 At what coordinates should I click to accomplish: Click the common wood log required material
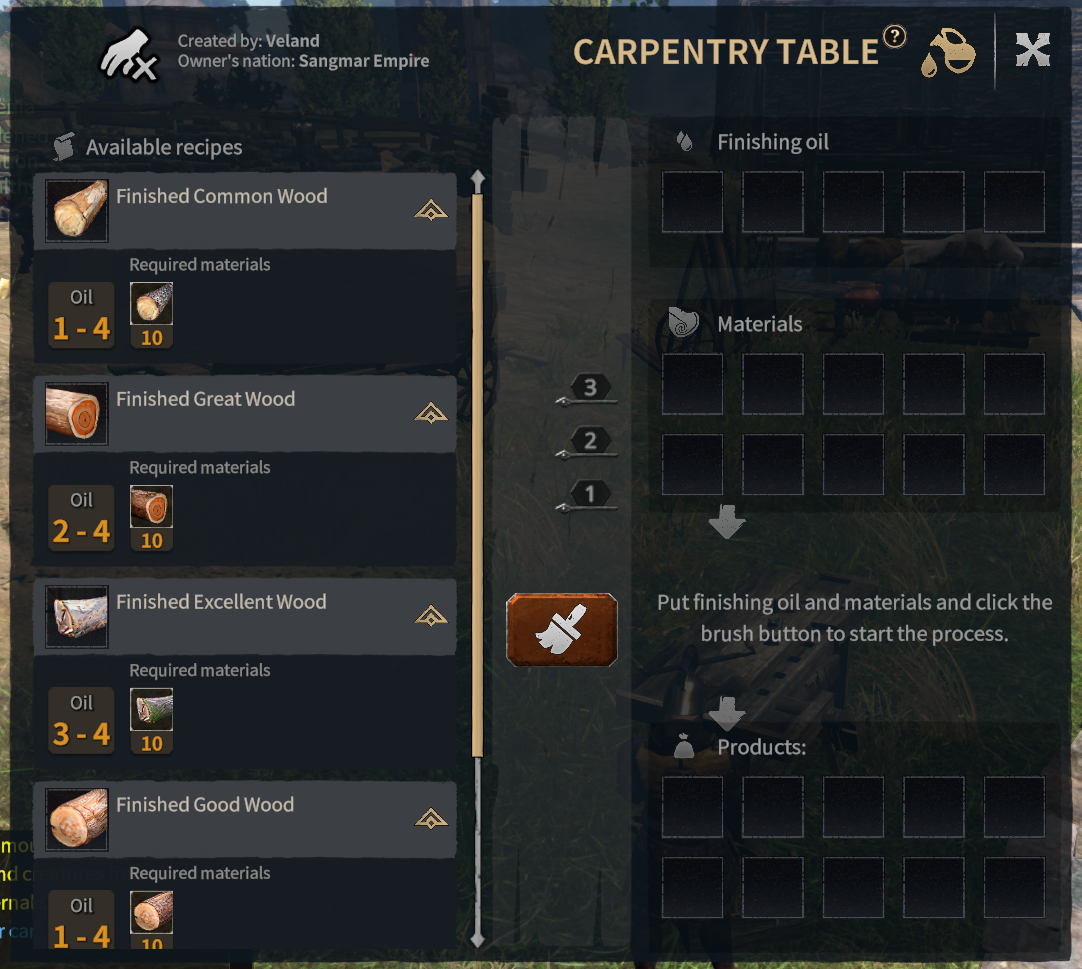[152, 305]
